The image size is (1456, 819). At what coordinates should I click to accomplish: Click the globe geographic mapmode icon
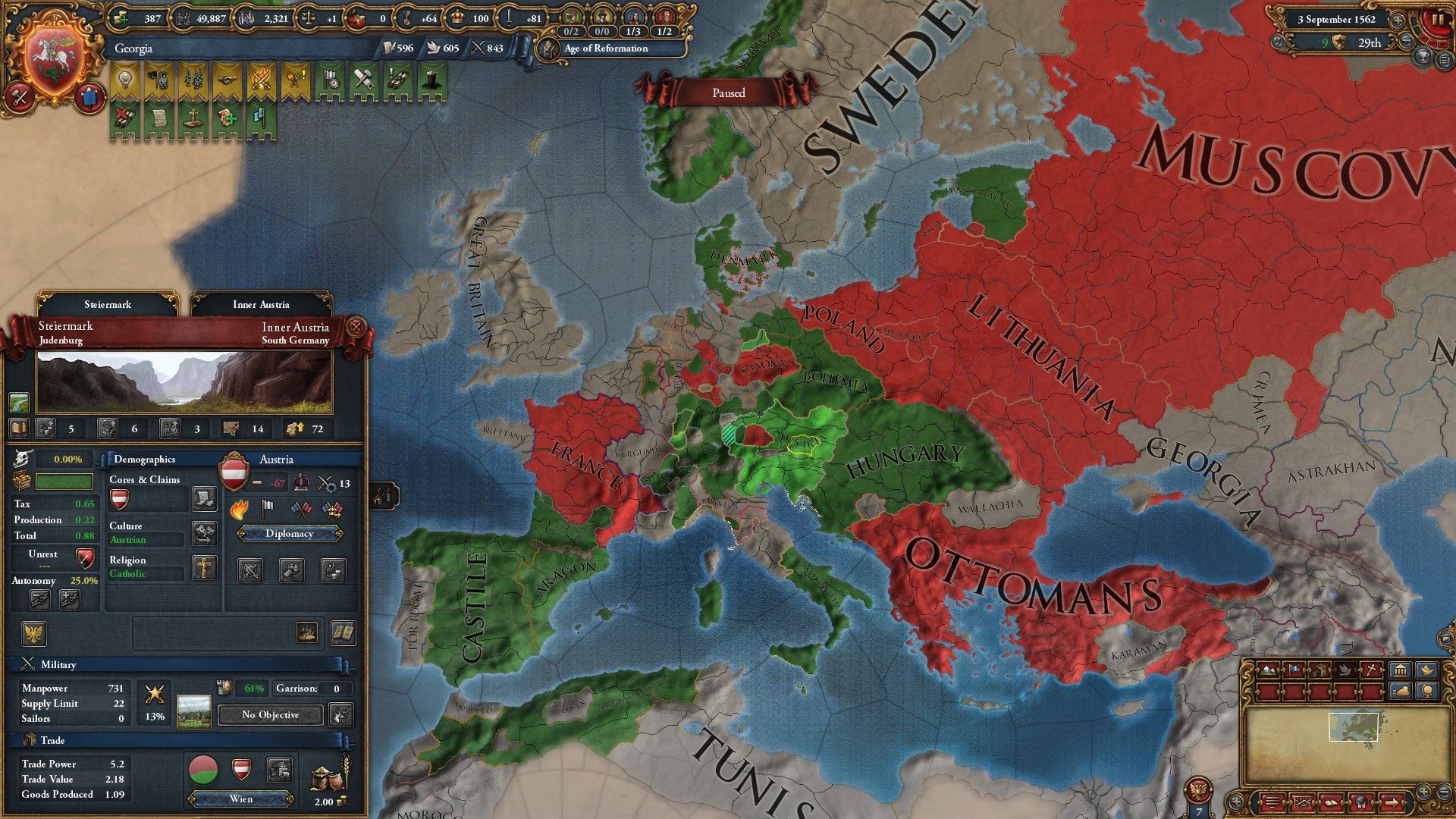coord(1427,692)
